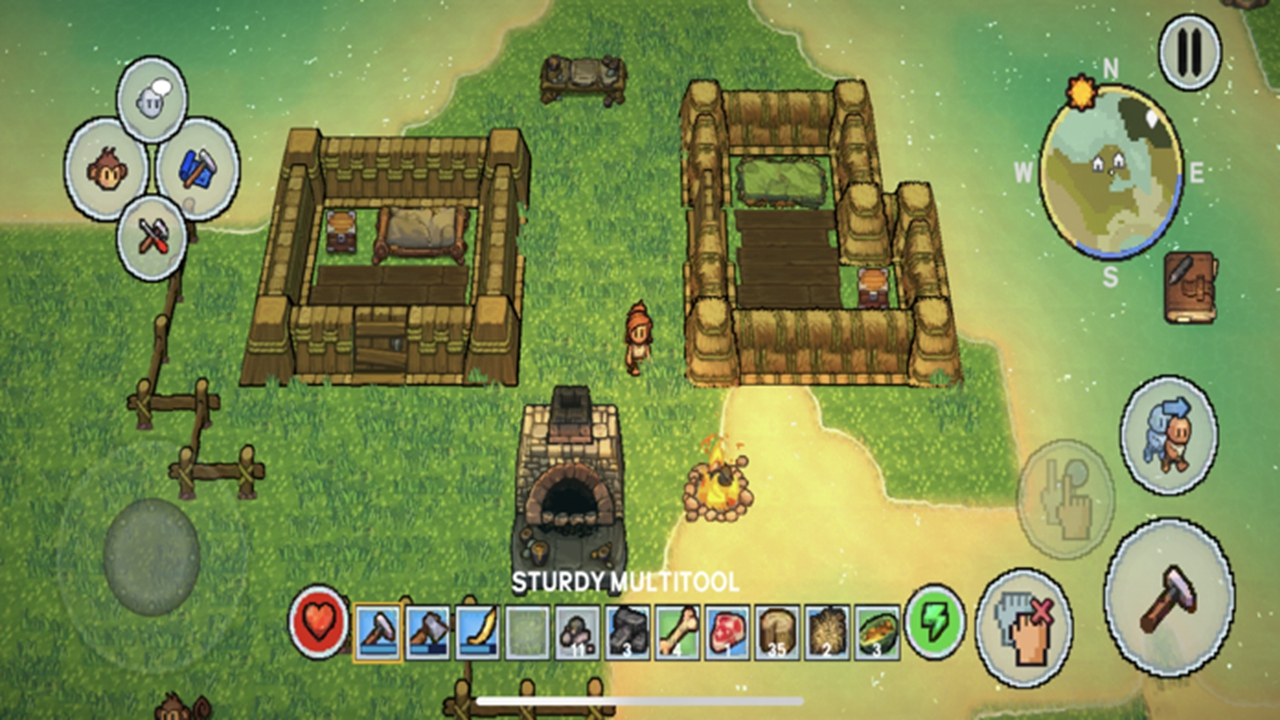Open the circular island minimap
1280x720 pixels.
coord(1110,172)
